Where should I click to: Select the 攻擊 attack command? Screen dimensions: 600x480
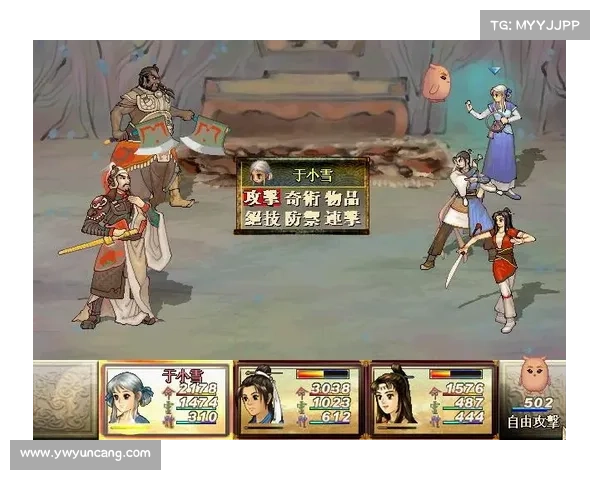point(262,198)
